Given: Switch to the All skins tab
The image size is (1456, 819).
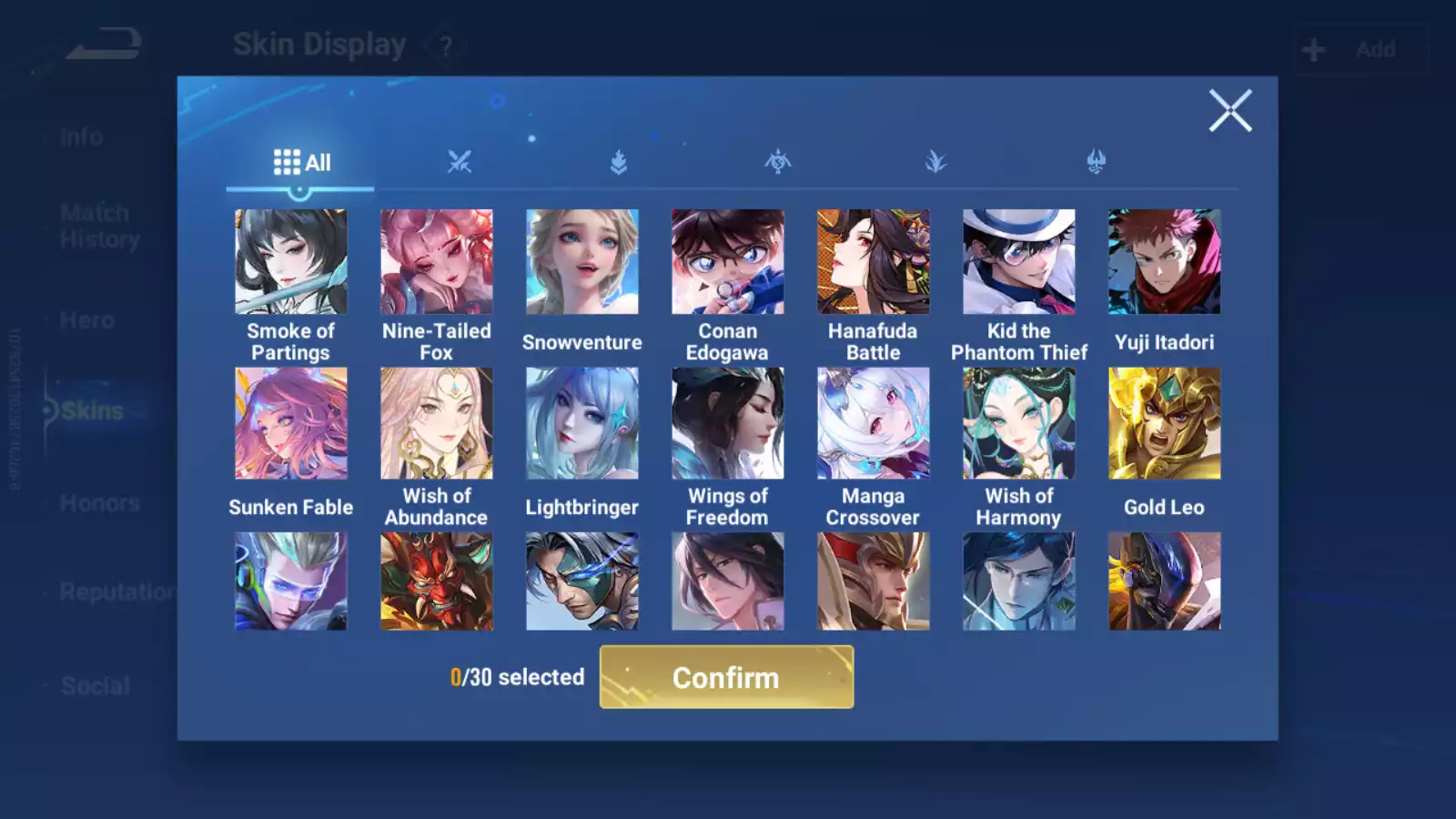Looking at the screenshot, I should click(x=301, y=163).
